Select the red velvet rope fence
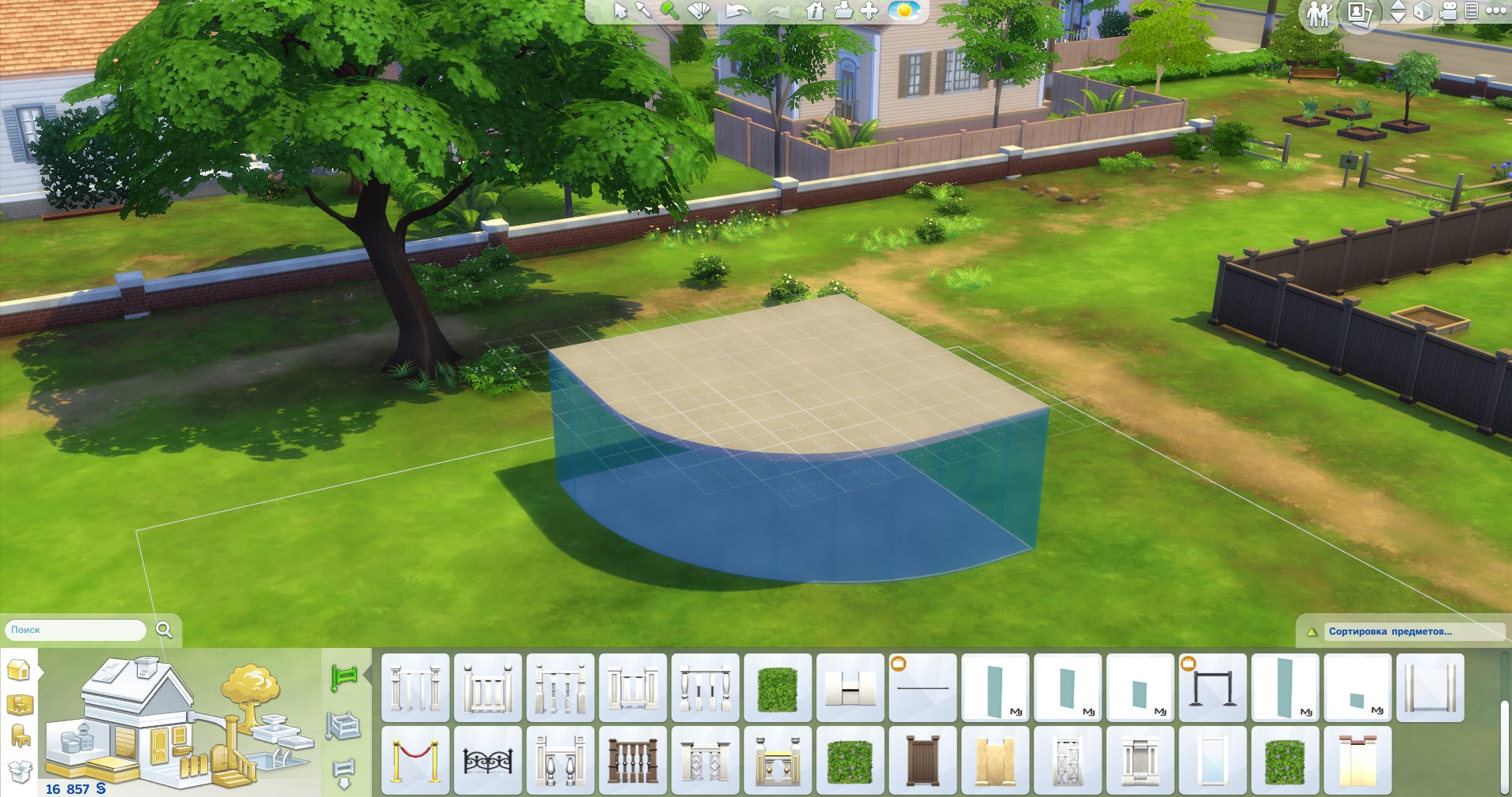Viewport: 1512px width, 797px height. click(415, 760)
